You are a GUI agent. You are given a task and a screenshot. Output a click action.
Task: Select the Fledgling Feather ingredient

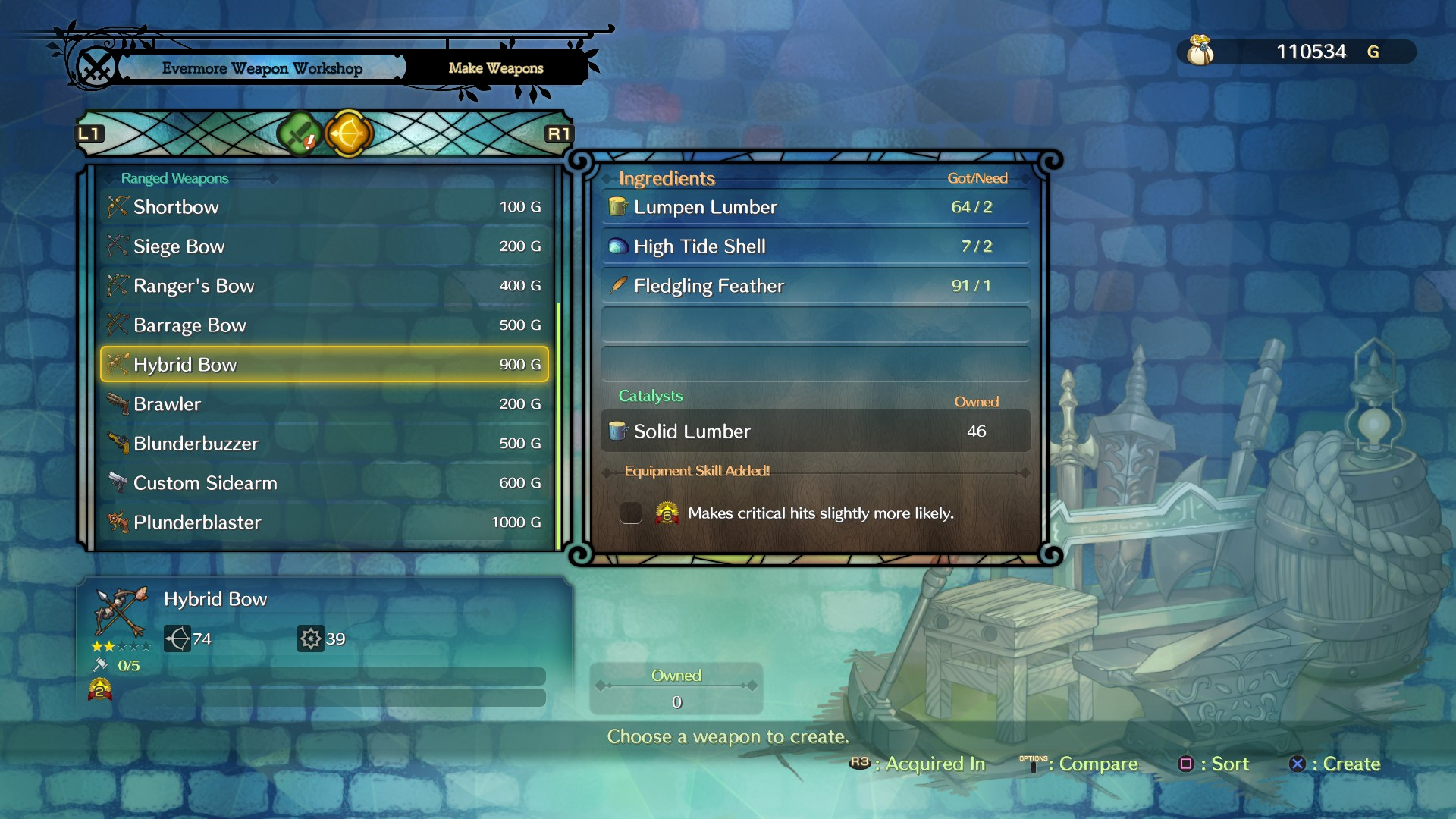(x=815, y=286)
